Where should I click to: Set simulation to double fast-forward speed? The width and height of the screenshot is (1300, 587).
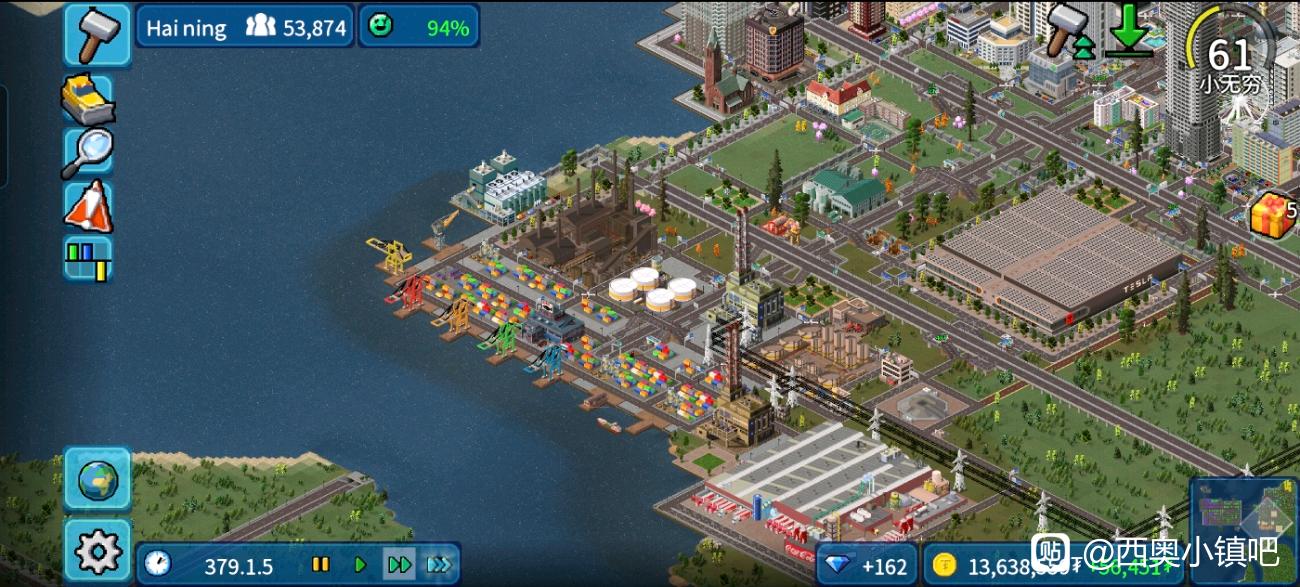click(399, 565)
